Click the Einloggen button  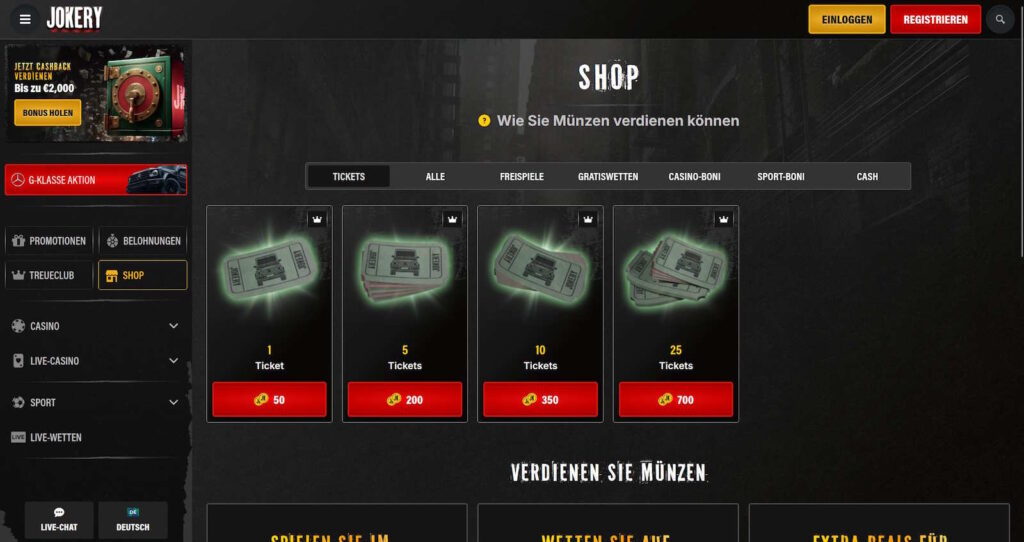point(847,19)
